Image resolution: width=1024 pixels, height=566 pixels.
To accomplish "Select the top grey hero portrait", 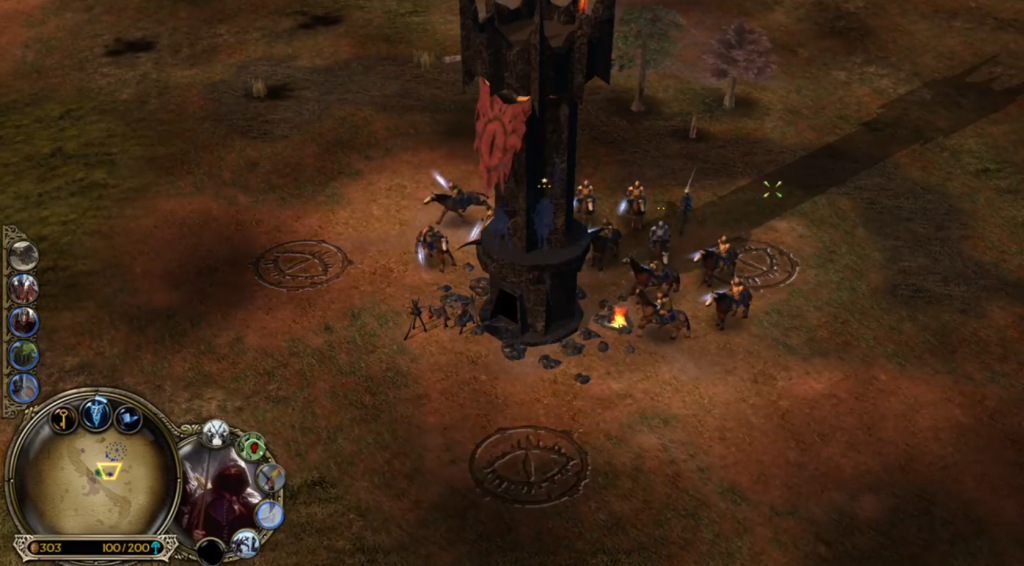I will 24,255.
